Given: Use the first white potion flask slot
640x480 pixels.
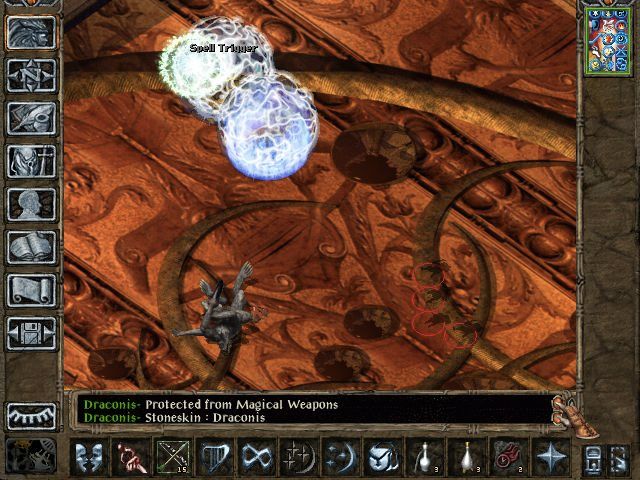Looking at the screenshot, I should pyautogui.click(x=424, y=459).
